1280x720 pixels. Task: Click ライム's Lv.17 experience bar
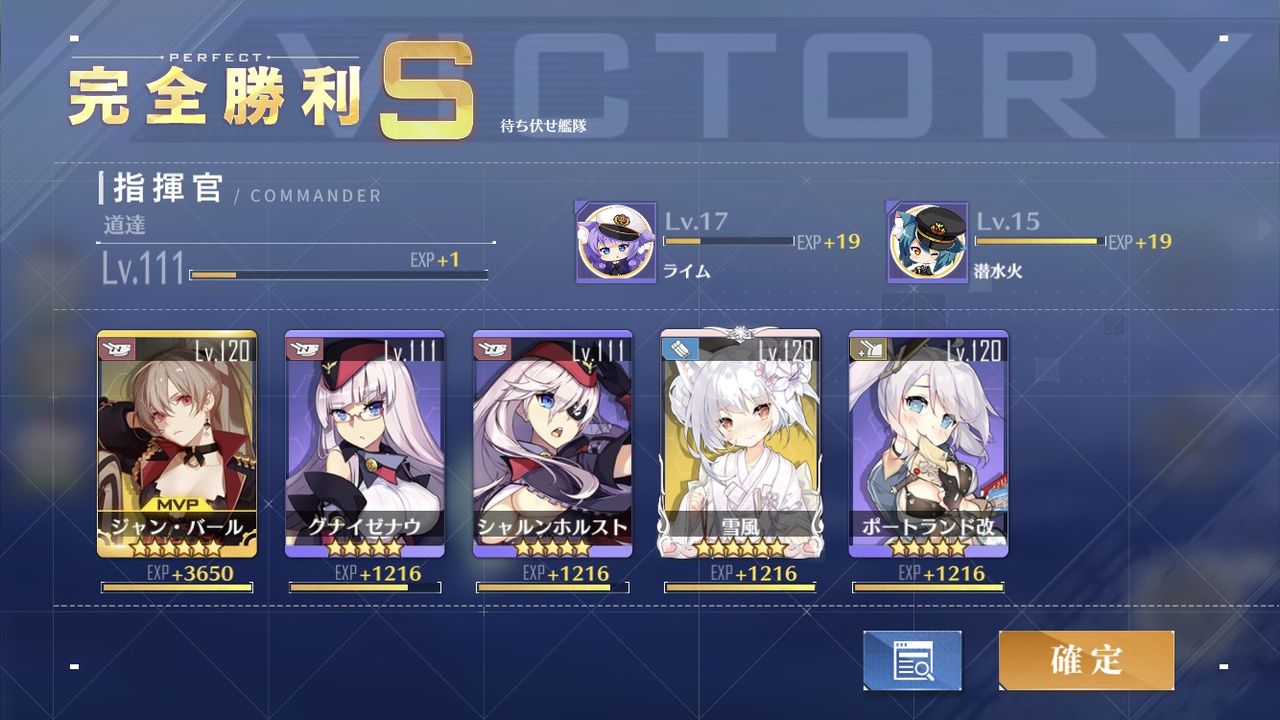727,241
